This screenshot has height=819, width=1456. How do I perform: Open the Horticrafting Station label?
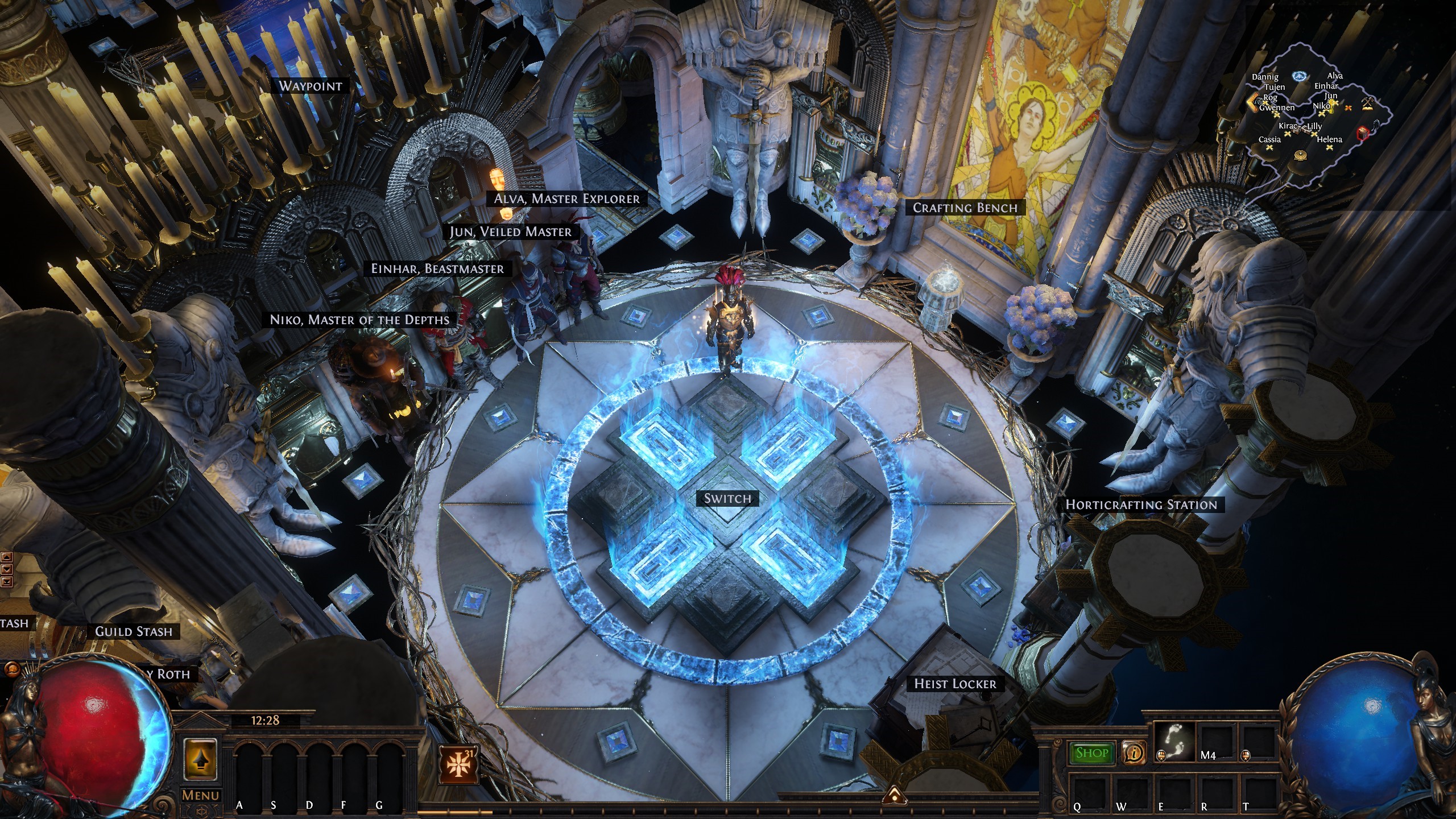[1141, 504]
